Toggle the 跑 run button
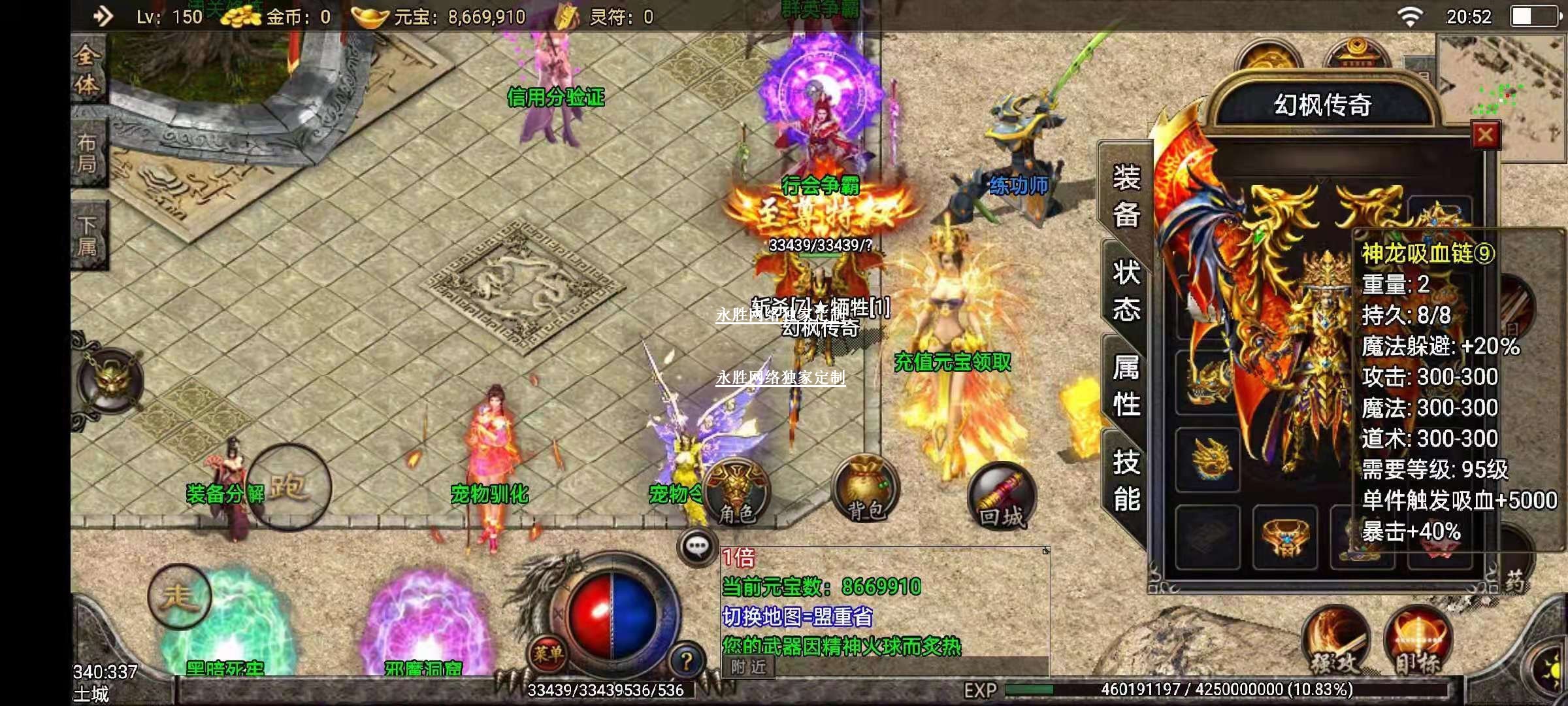 [288, 487]
